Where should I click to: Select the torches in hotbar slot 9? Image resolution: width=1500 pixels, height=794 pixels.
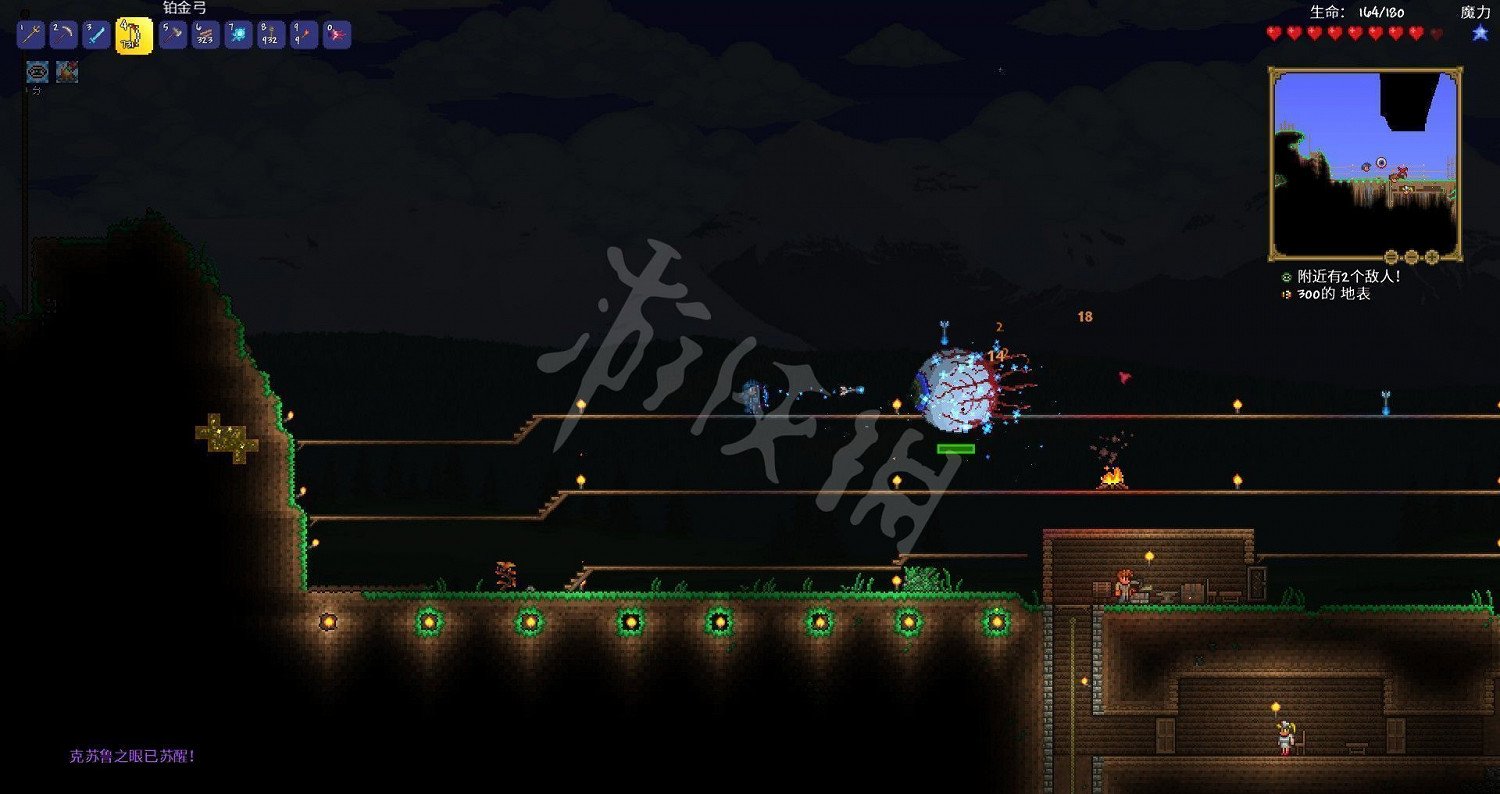[304, 33]
